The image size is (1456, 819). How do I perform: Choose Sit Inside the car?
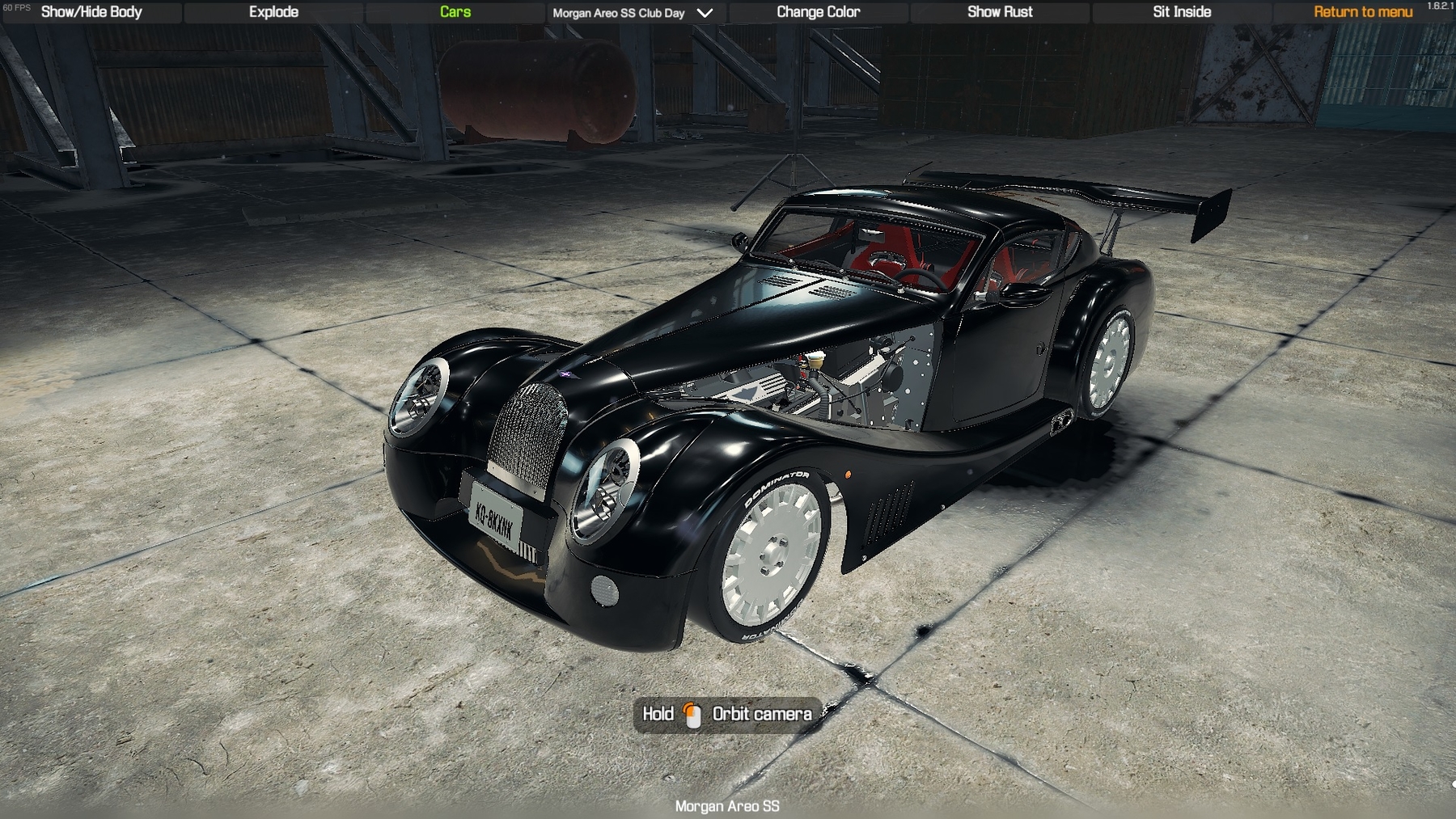point(1181,12)
